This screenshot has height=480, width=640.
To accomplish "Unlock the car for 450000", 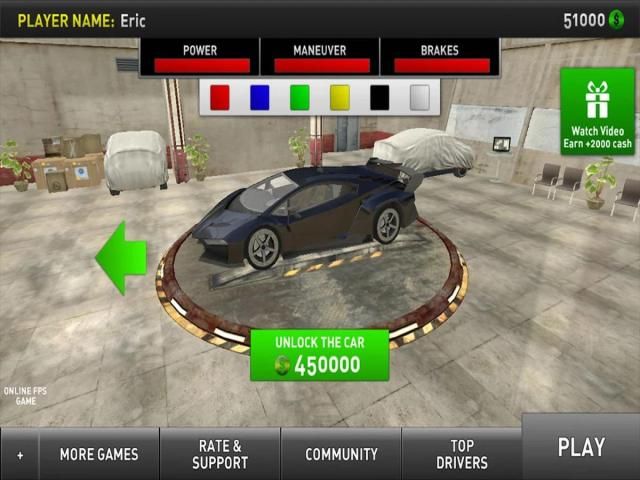I will [319, 355].
